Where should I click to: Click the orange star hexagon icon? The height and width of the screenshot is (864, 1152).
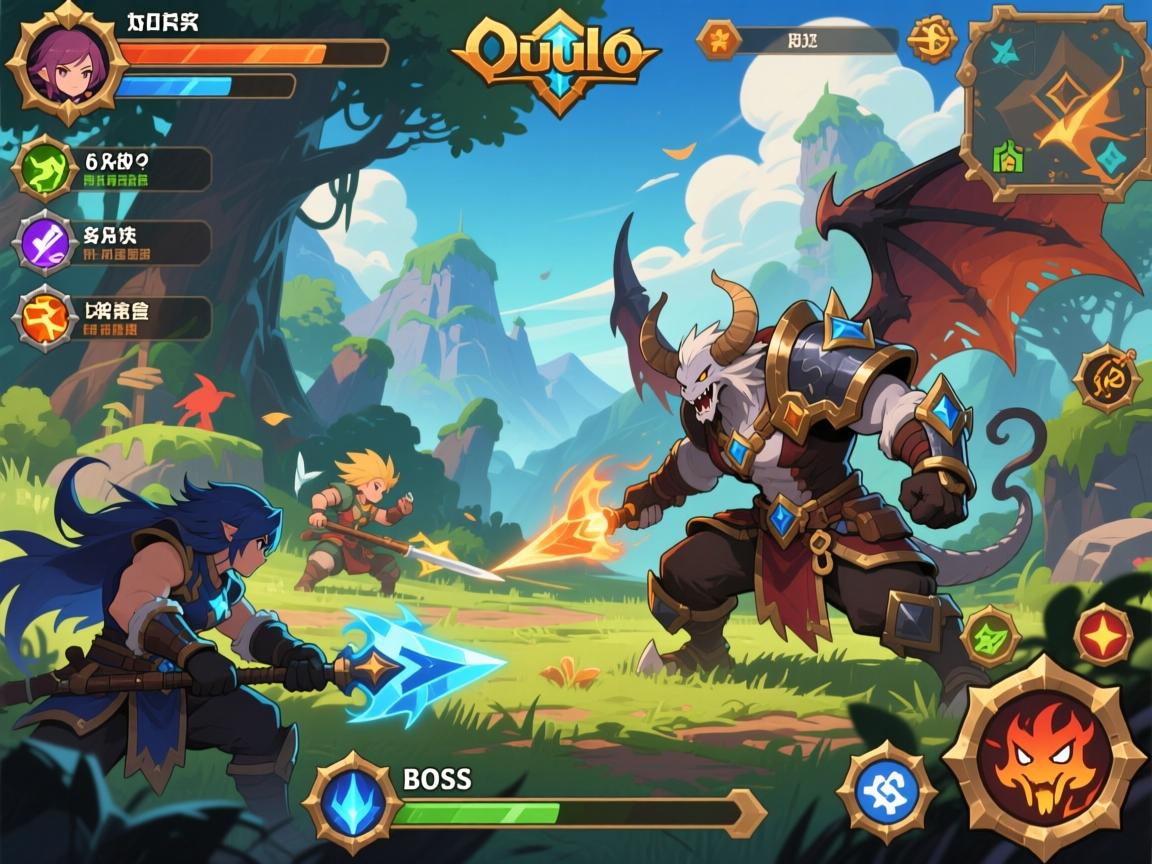pyautogui.click(x=717, y=40)
